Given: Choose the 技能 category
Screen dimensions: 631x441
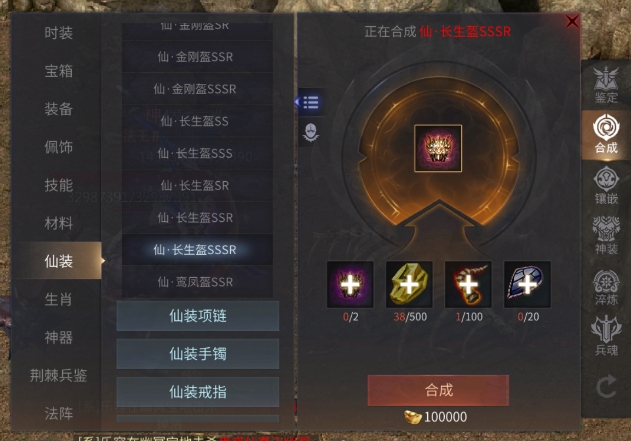Looking at the screenshot, I should point(58,185).
